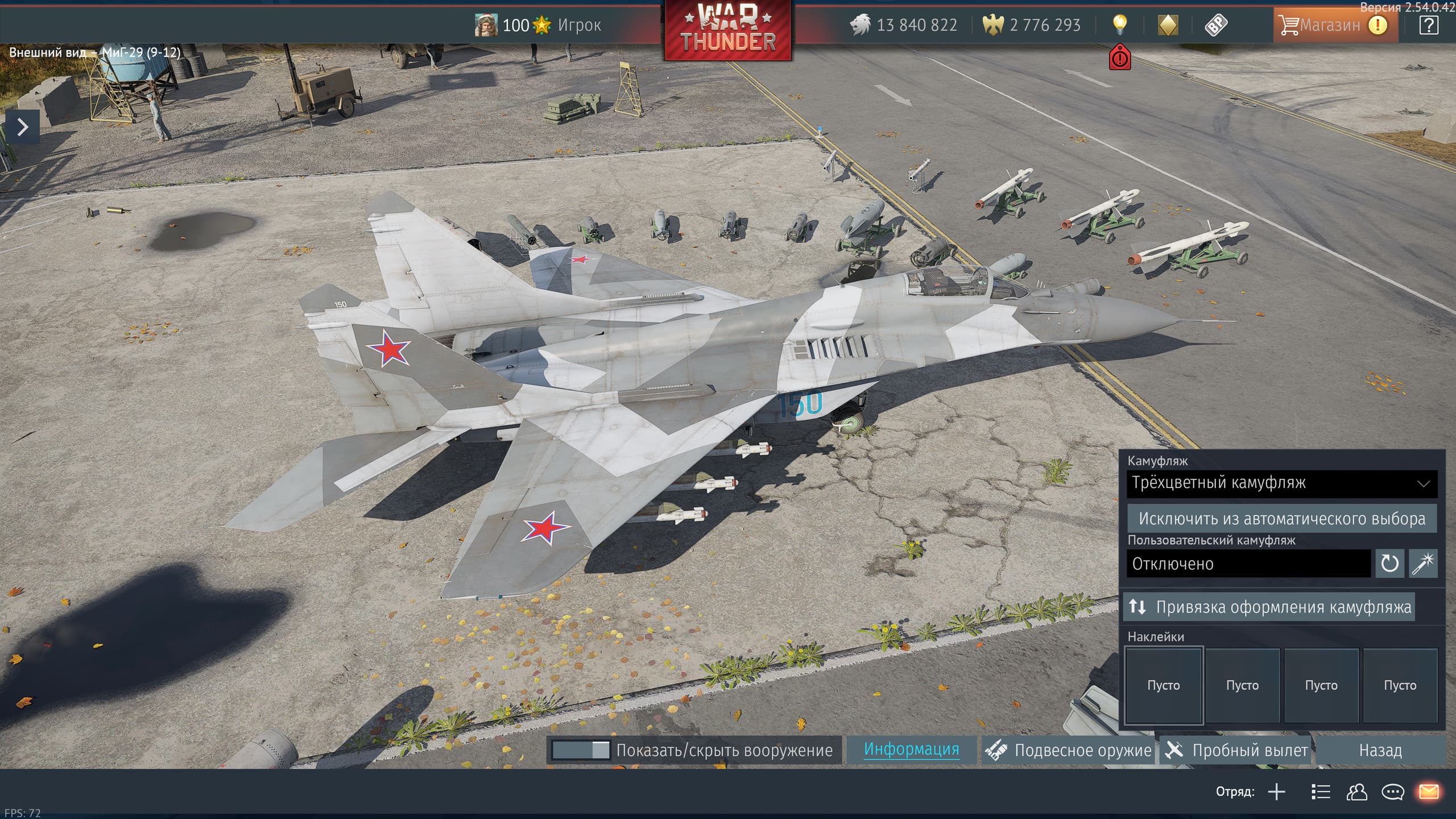Open Привязка оформления камуфляжа
This screenshot has width=1456, height=819.
tap(1269, 607)
